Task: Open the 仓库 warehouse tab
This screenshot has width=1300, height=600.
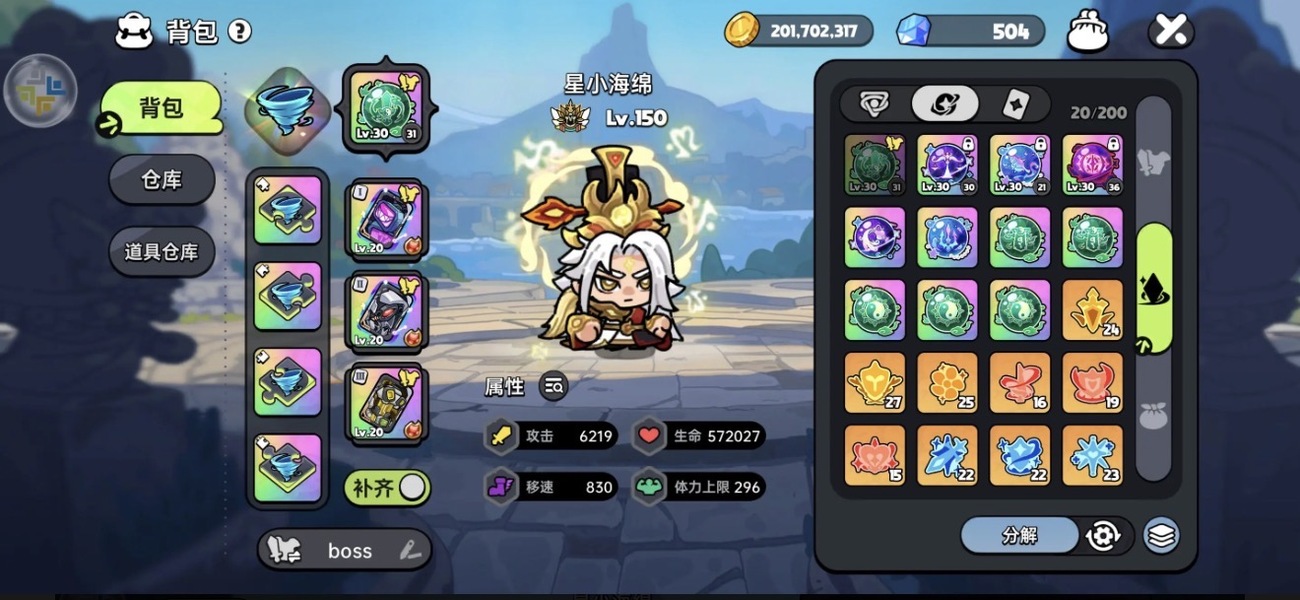Action: (x=161, y=180)
